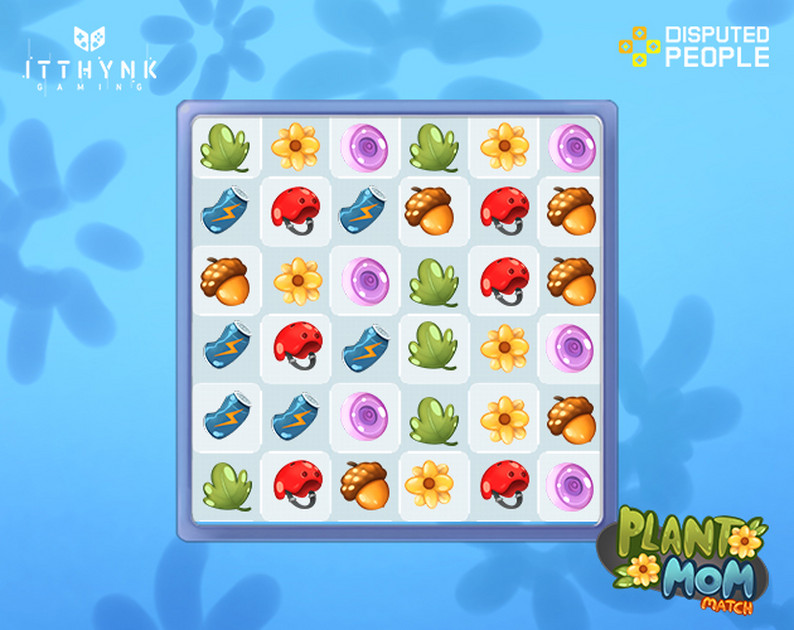Pick the red helmet between flower and purple candy
Screen dimensions: 794x630
click(504, 483)
